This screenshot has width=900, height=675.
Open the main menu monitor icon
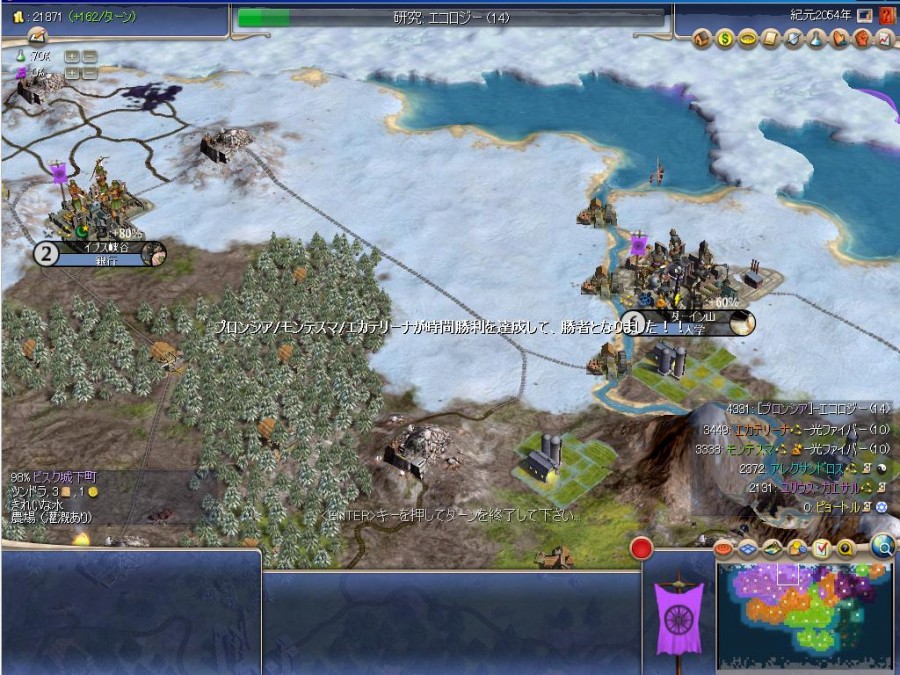[x=864, y=16]
